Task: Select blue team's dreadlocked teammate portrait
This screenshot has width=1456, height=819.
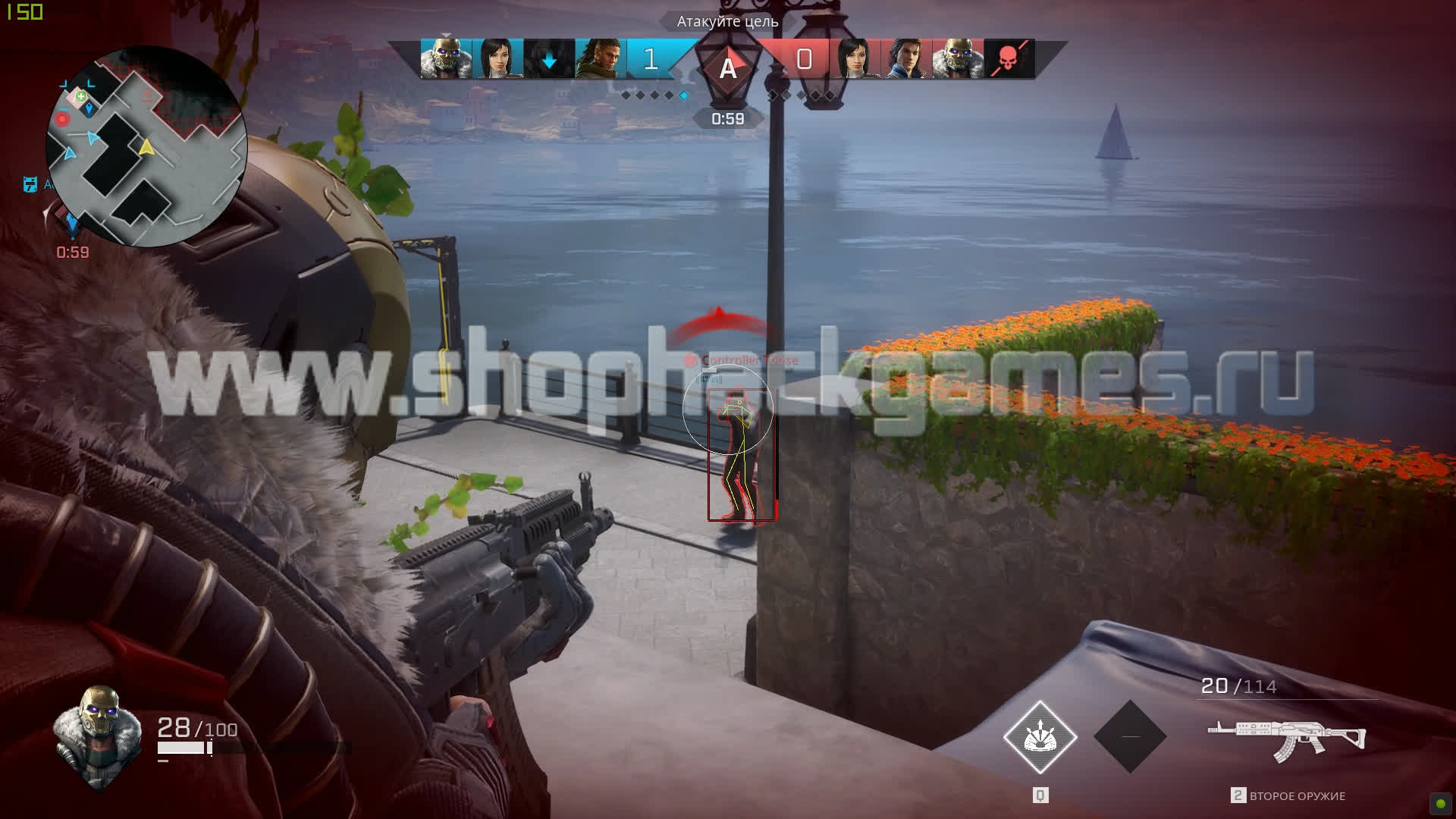Action: pos(600,59)
